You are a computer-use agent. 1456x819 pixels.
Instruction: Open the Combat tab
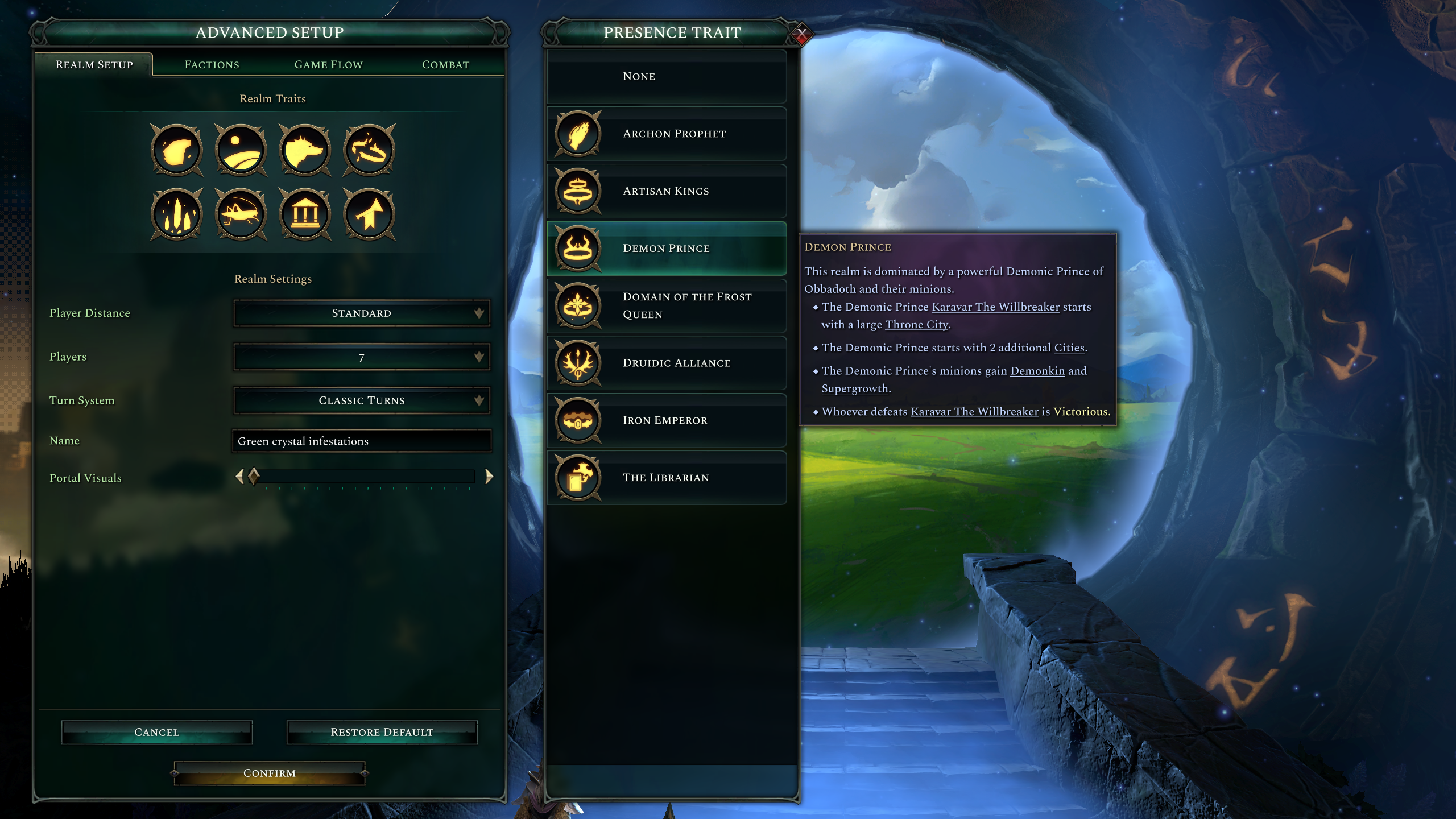(445, 64)
